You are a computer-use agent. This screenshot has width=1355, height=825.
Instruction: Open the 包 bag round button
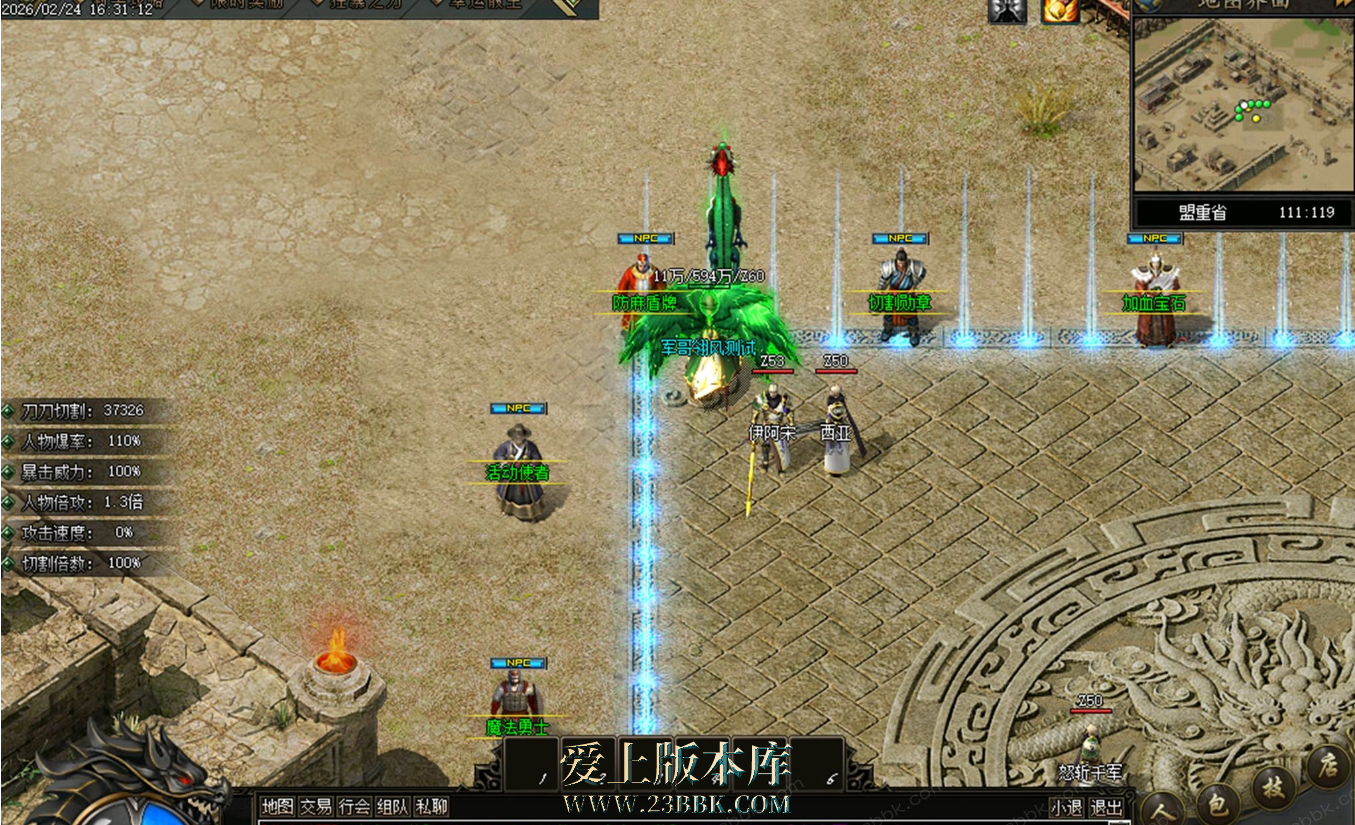coord(1217,802)
